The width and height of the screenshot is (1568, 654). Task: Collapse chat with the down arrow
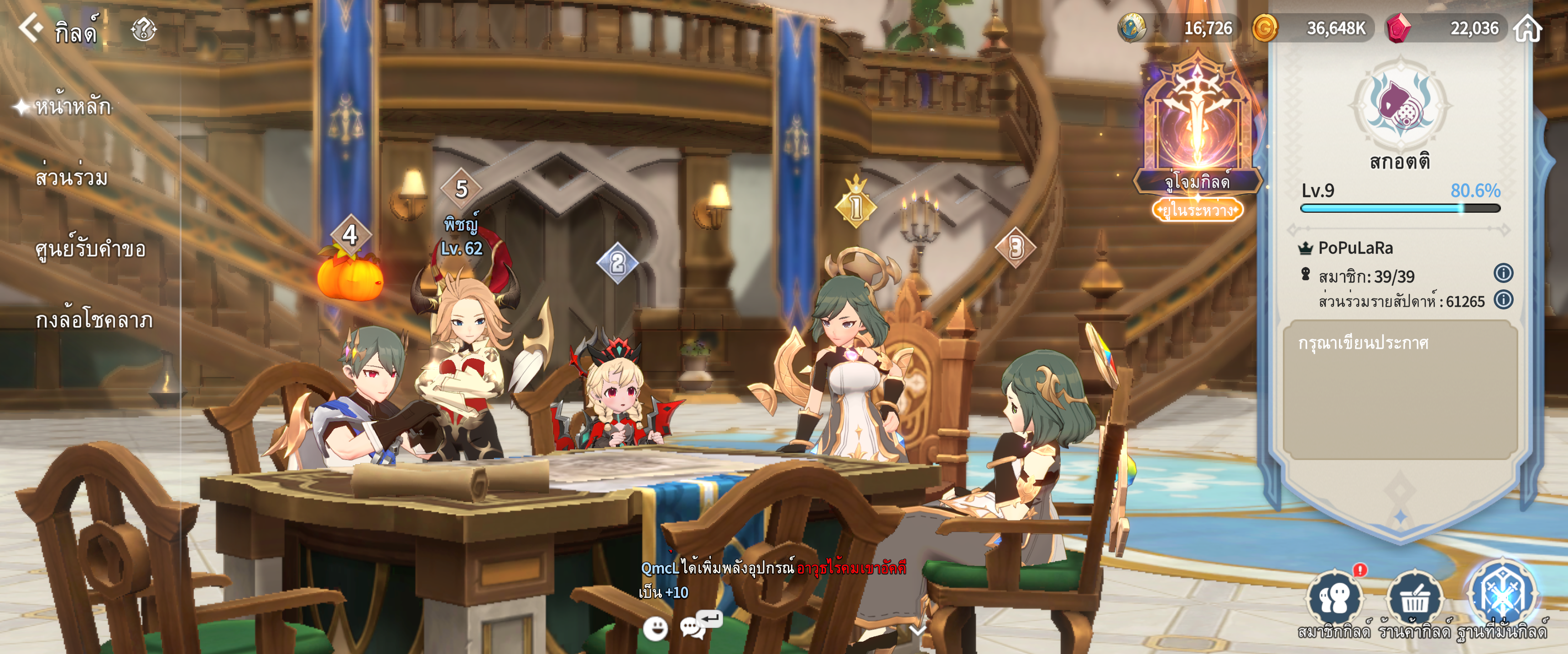918,630
